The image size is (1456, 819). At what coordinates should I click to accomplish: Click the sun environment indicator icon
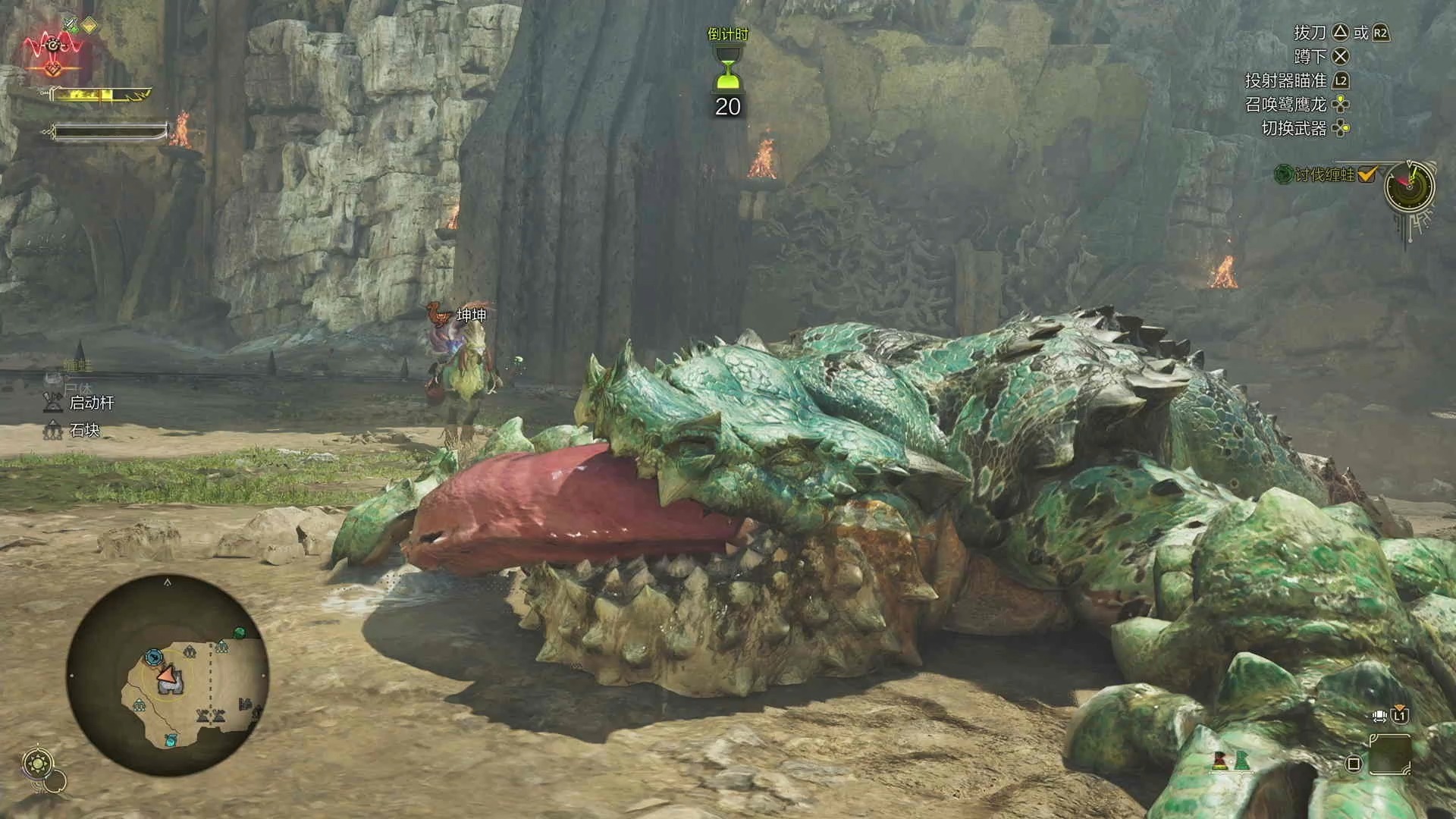(39, 763)
